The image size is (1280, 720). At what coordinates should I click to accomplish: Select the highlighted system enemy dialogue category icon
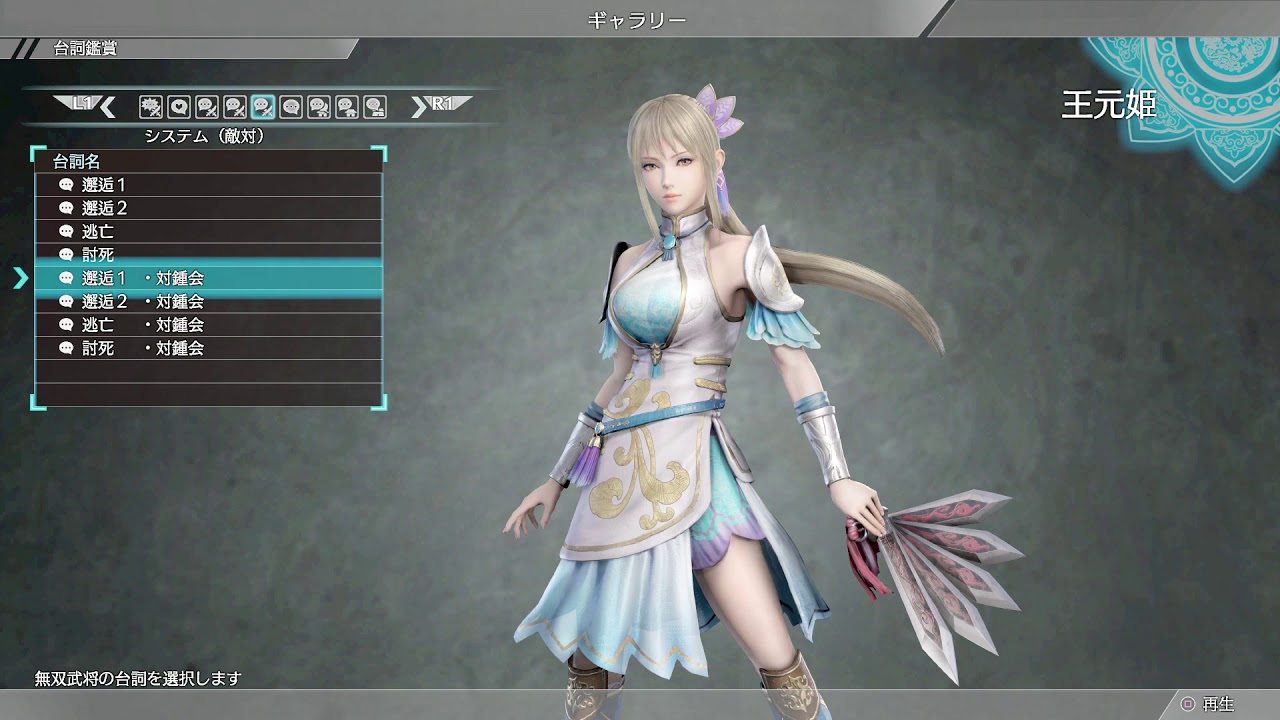[x=262, y=105]
